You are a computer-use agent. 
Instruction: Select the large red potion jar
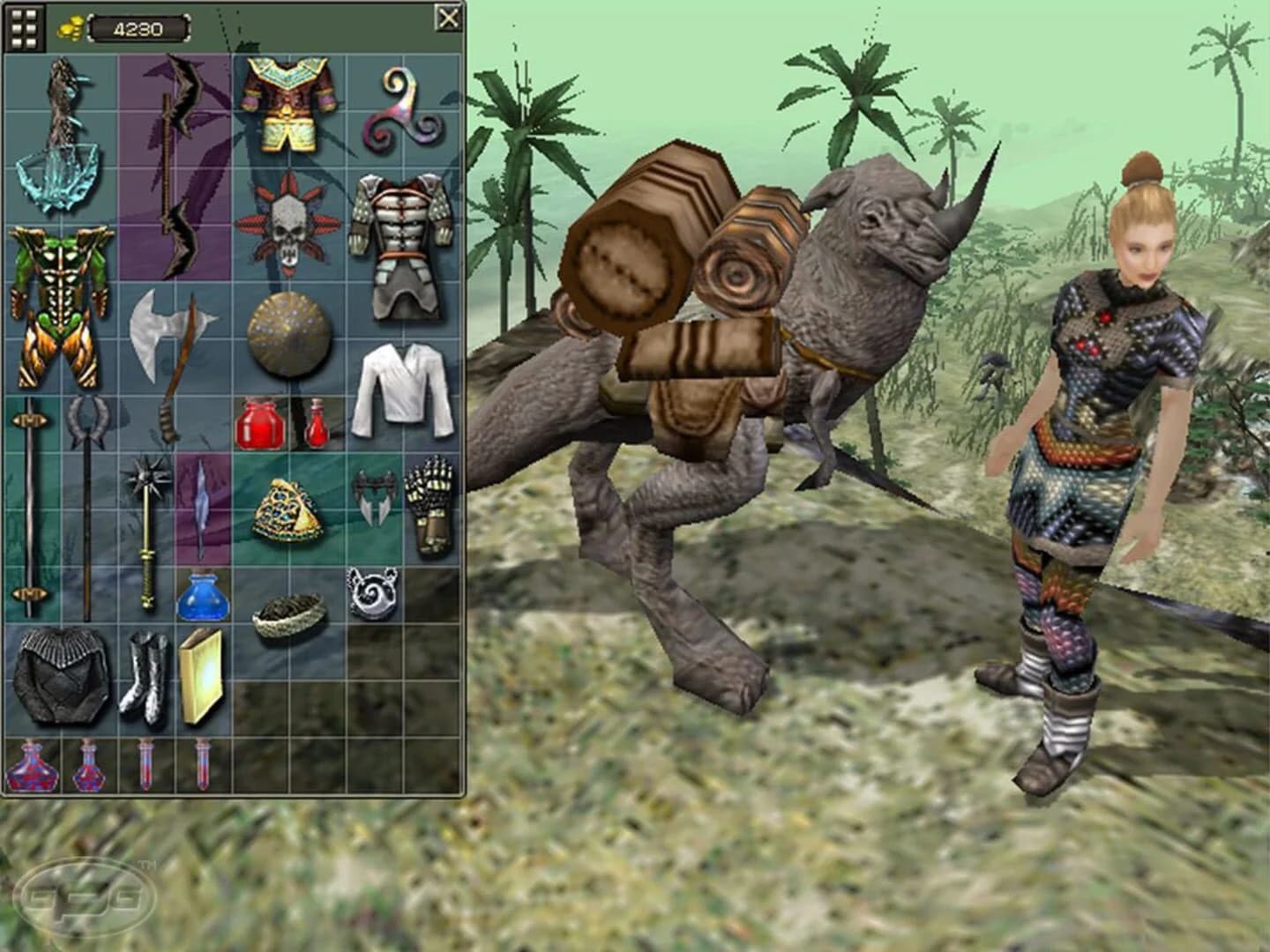click(x=258, y=423)
